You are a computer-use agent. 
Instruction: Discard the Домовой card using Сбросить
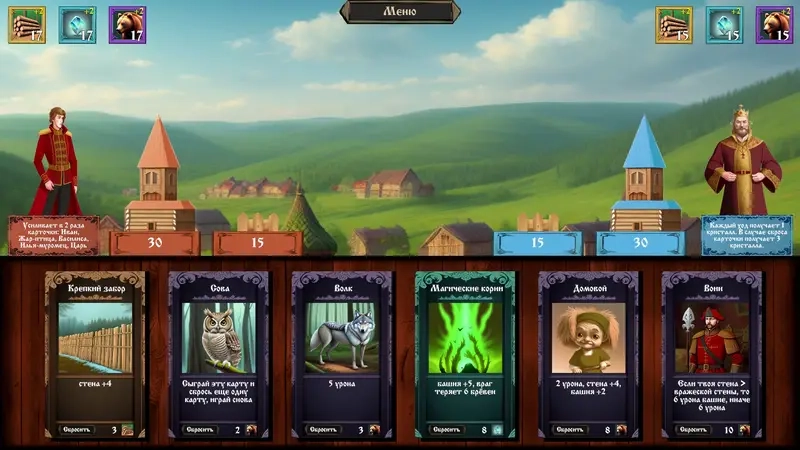point(570,429)
